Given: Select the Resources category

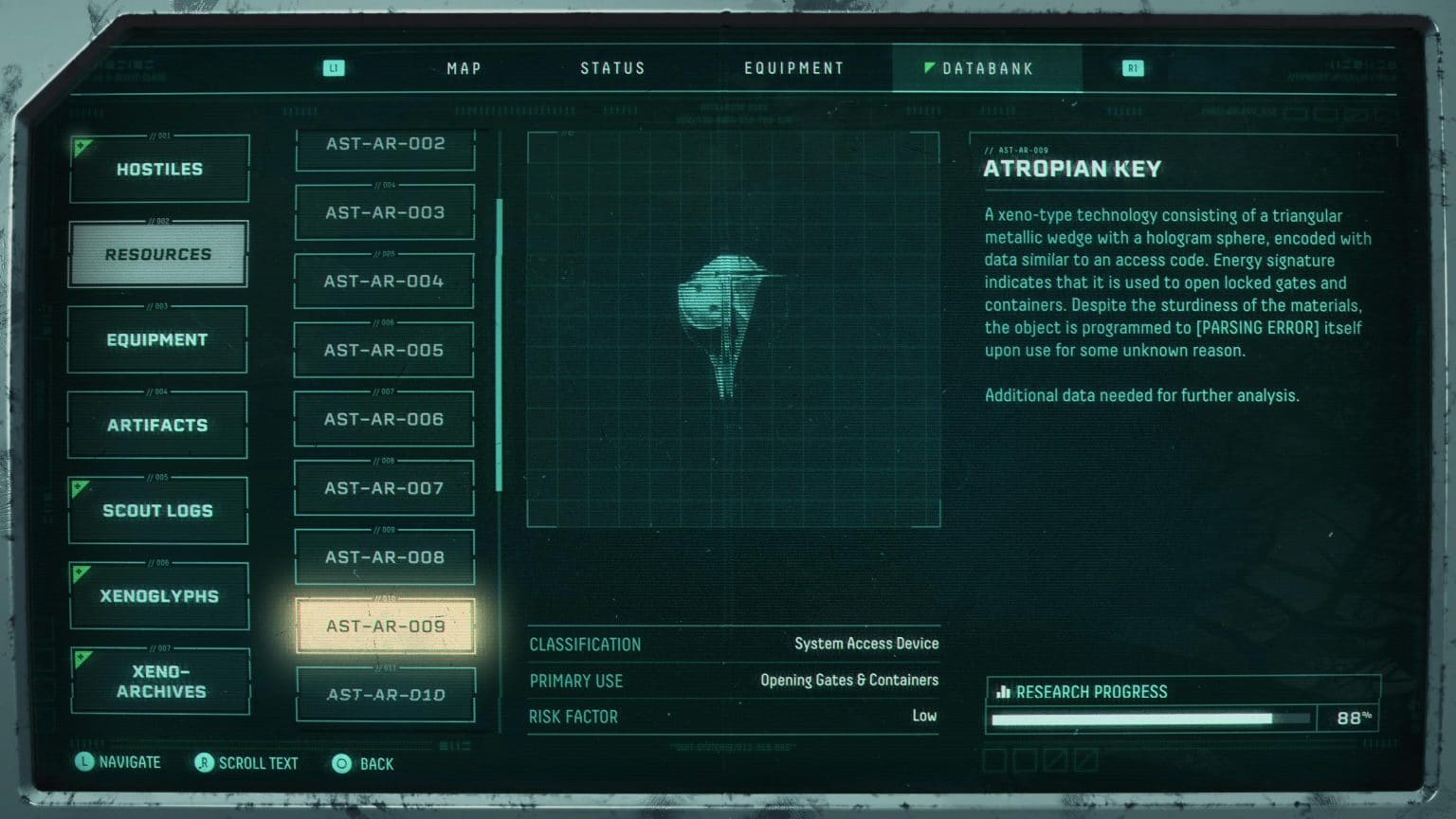Looking at the screenshot, I should tap(158, 254).
